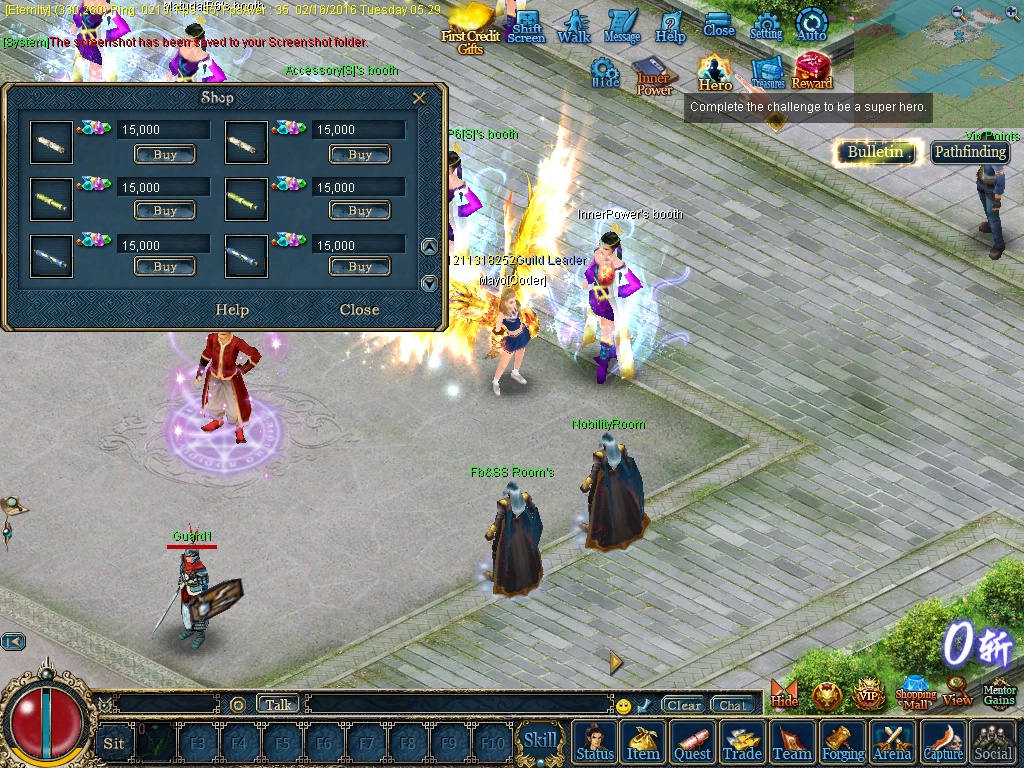Open the Item inventory
This screenshot has height=768, width=1024.
click(643, 743)
